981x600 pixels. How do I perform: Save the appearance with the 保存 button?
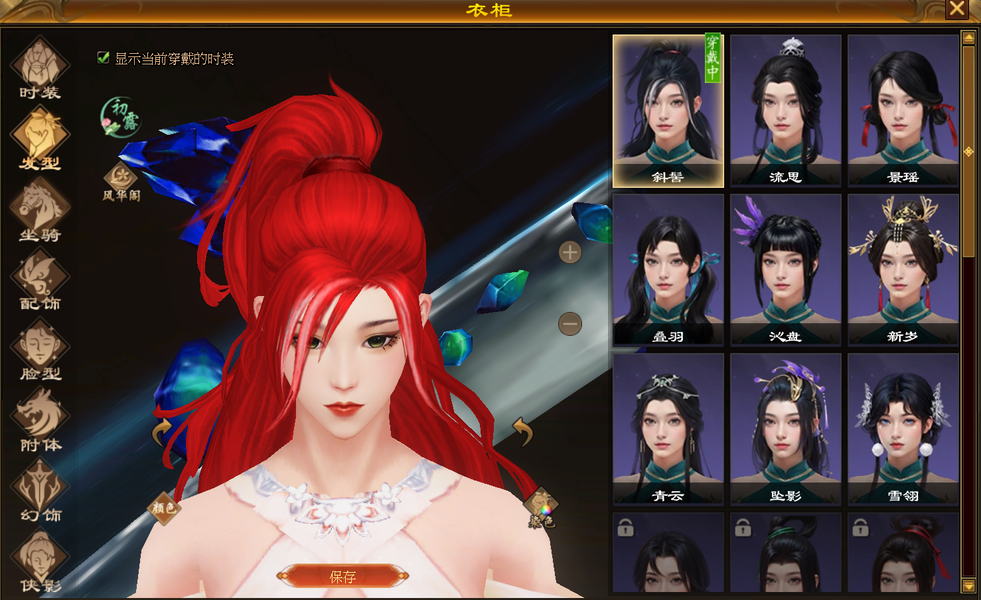point(342,576)
